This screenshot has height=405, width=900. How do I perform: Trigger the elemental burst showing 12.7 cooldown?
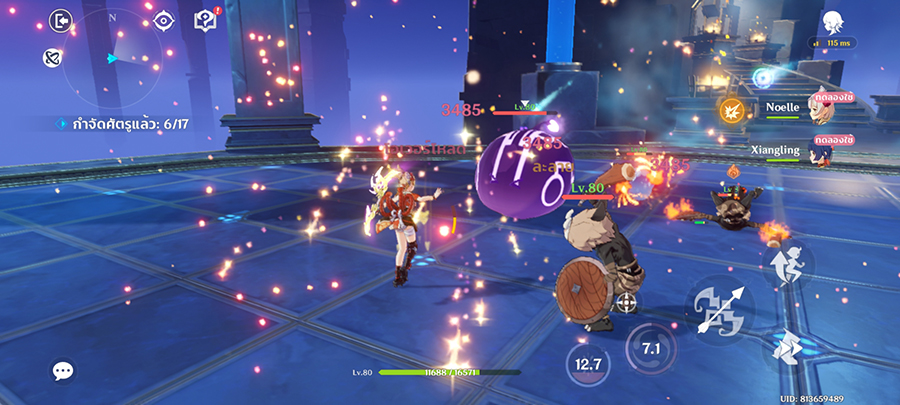(x=589, y=365)
